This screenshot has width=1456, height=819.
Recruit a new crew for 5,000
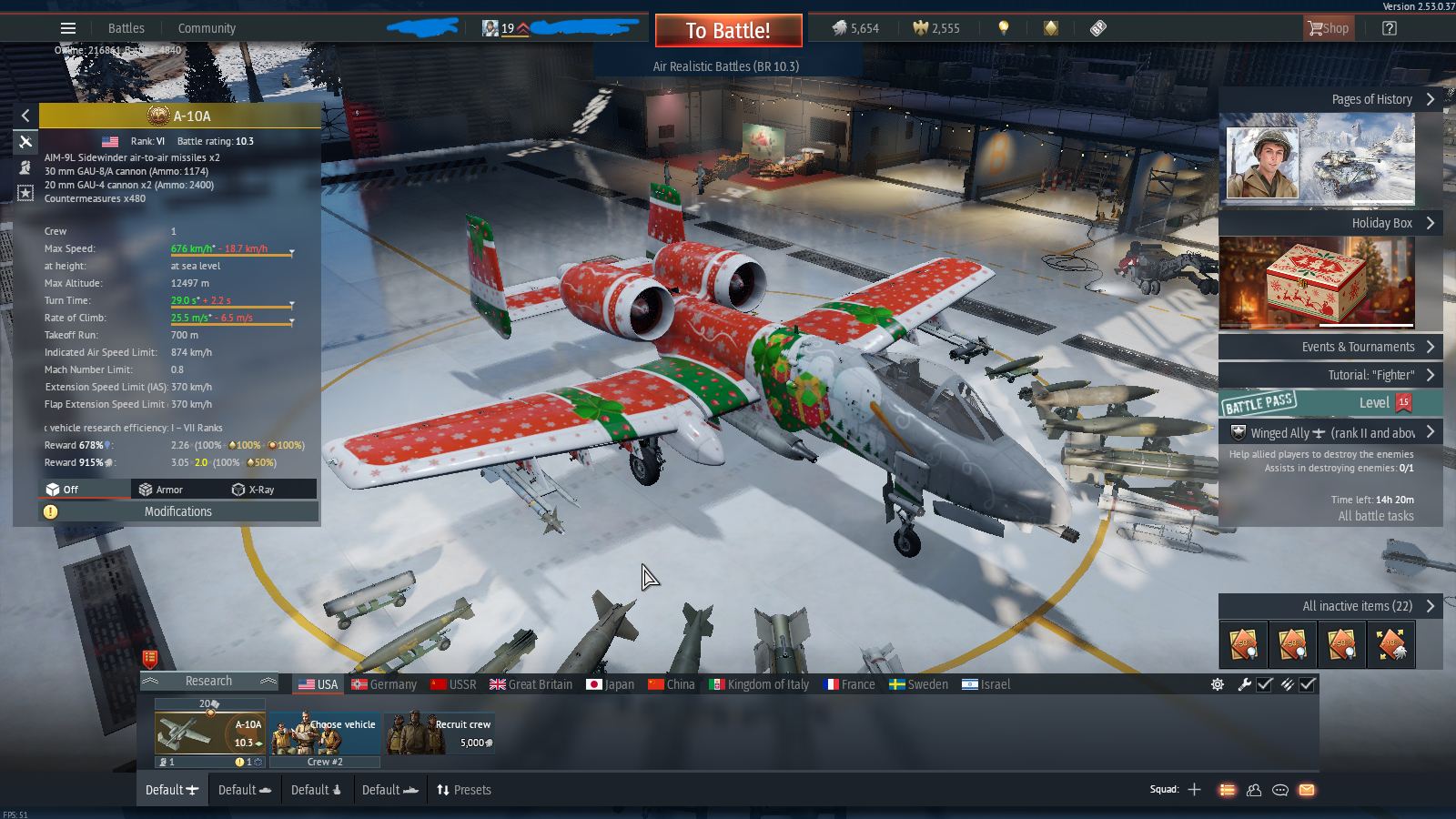(440, 734)
